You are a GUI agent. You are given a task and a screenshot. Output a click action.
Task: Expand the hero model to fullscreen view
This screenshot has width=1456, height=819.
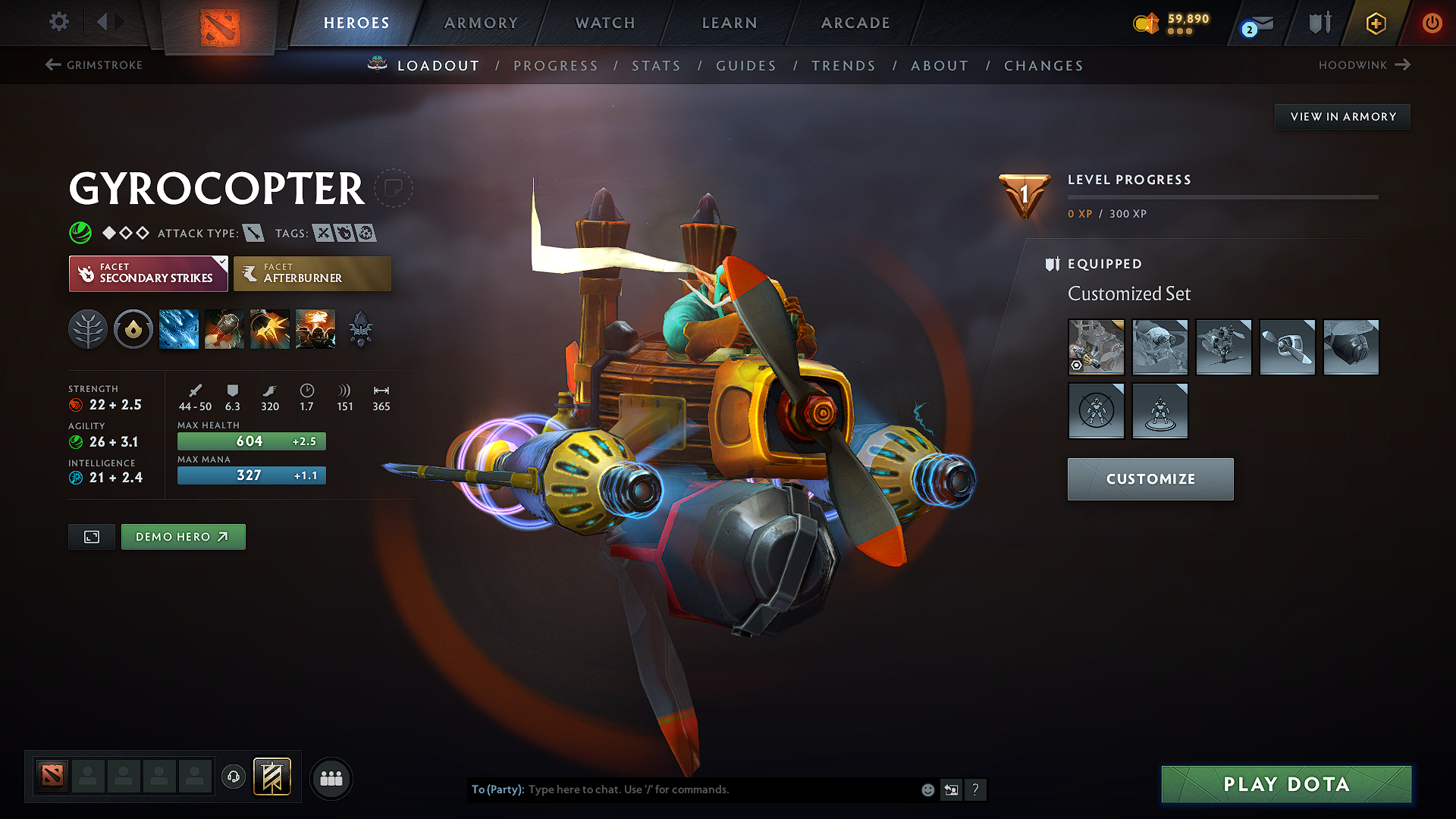click(x=91, y=536)
